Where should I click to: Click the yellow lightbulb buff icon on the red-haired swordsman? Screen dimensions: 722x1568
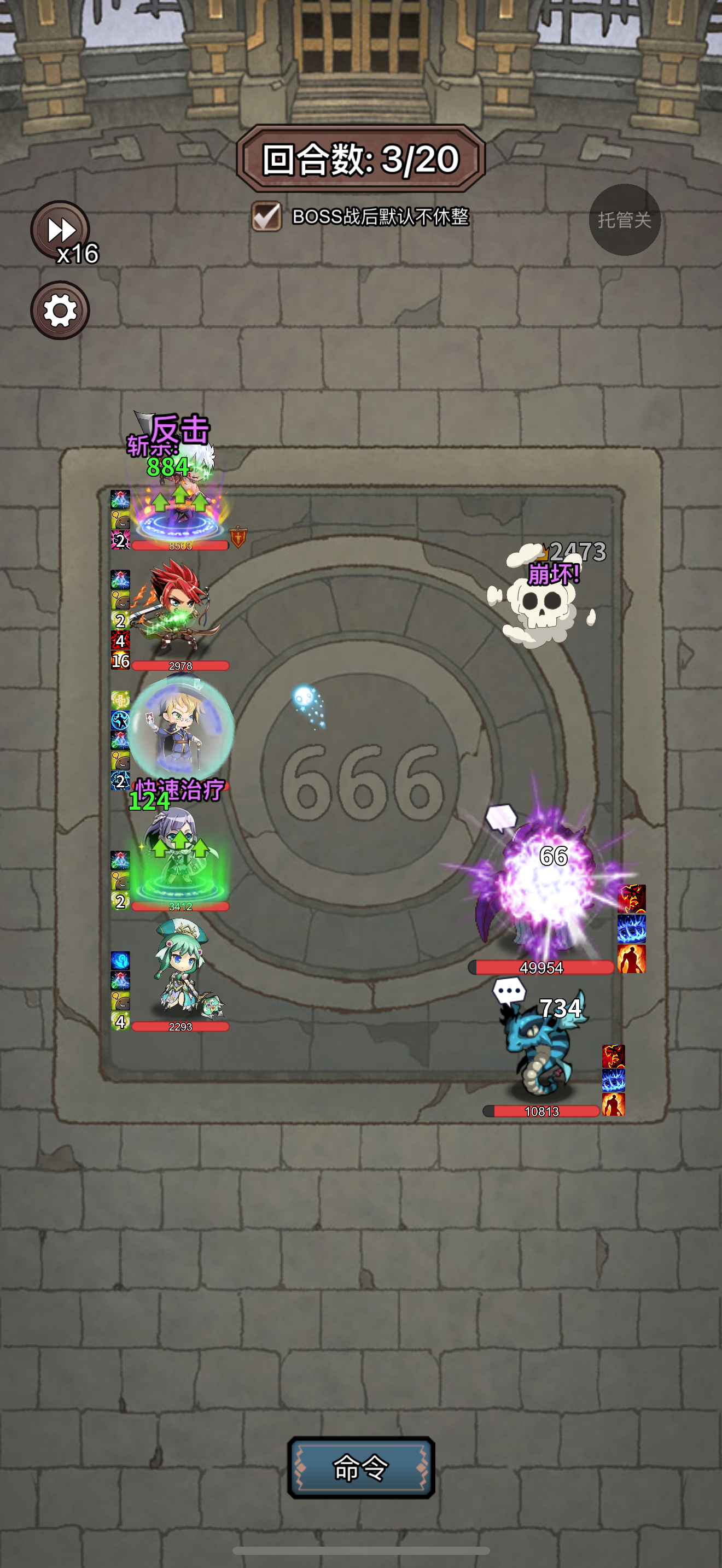tap(120, 600)
